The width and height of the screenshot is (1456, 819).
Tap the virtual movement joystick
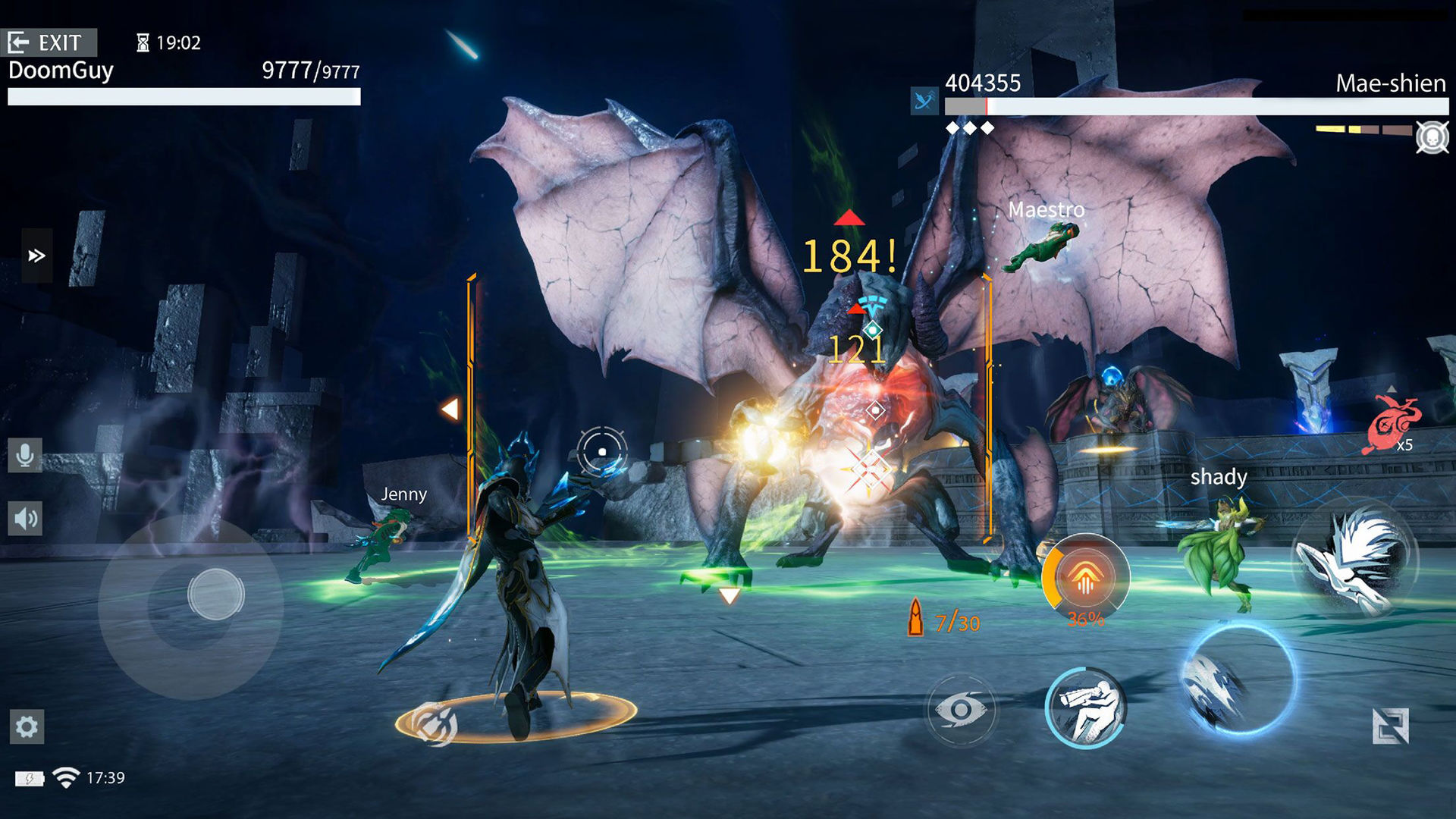215,594
